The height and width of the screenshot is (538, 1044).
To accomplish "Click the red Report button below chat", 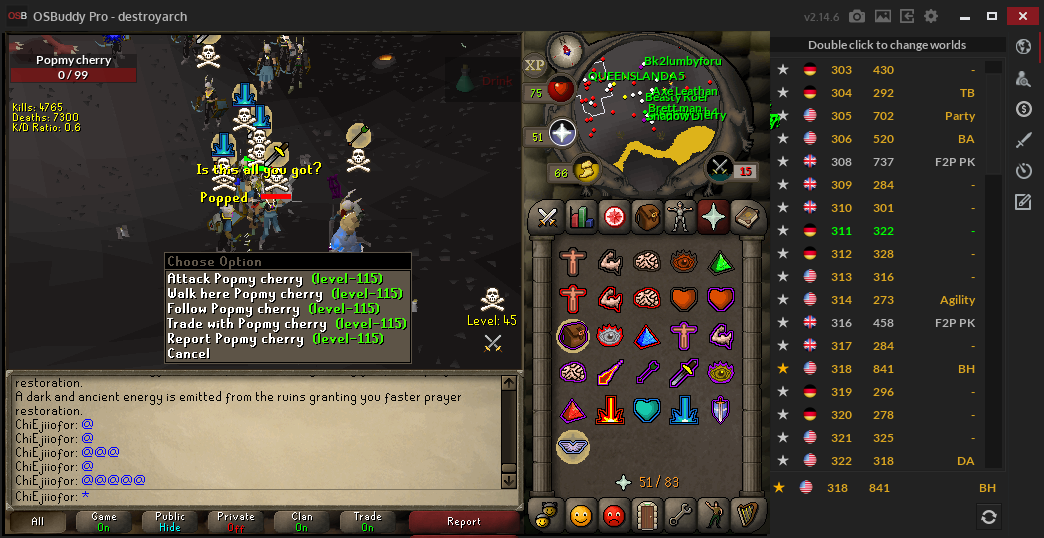I will [x=463, y=521].
